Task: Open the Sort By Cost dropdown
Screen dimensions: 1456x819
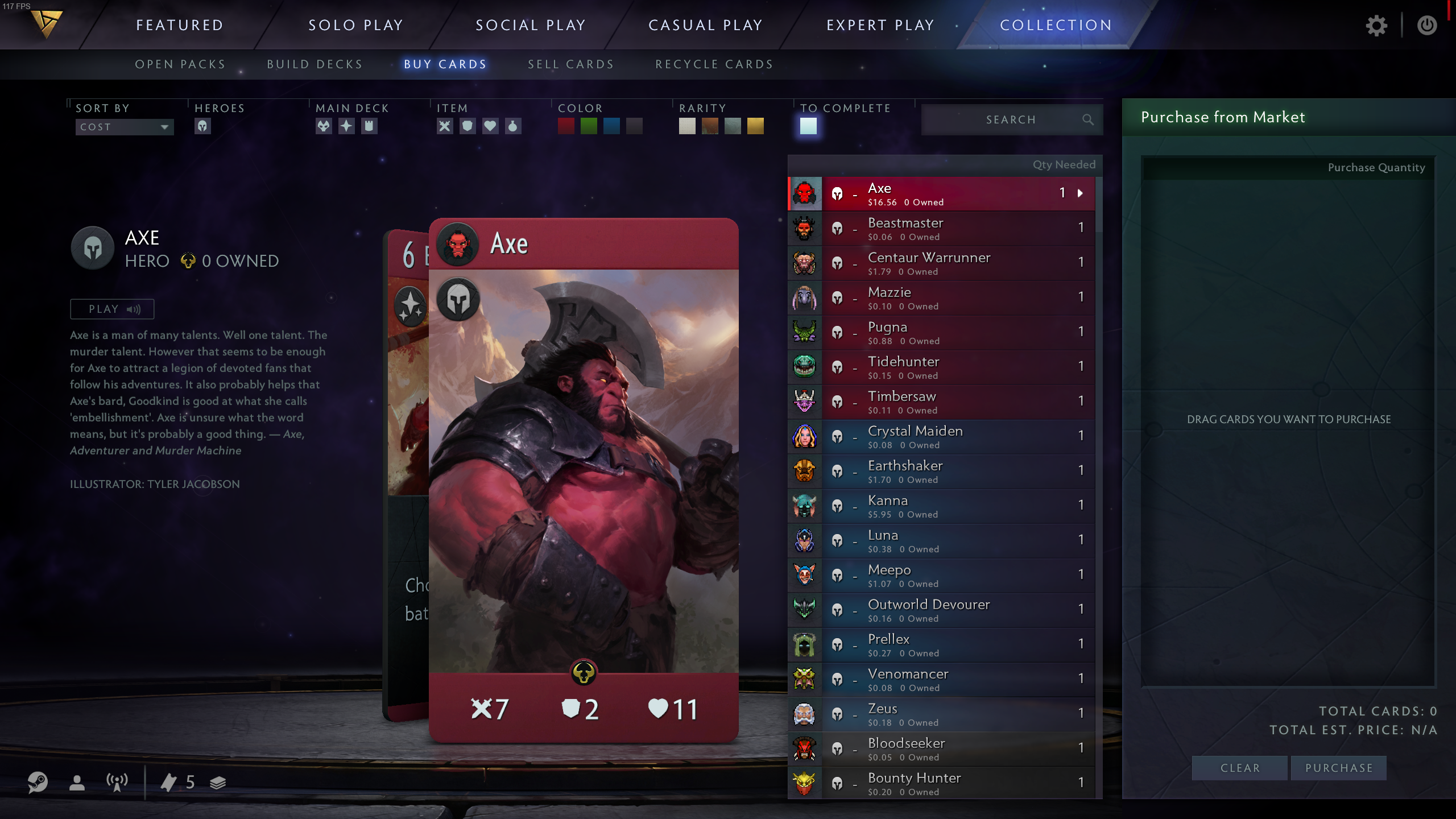Action: click(124, 127)
